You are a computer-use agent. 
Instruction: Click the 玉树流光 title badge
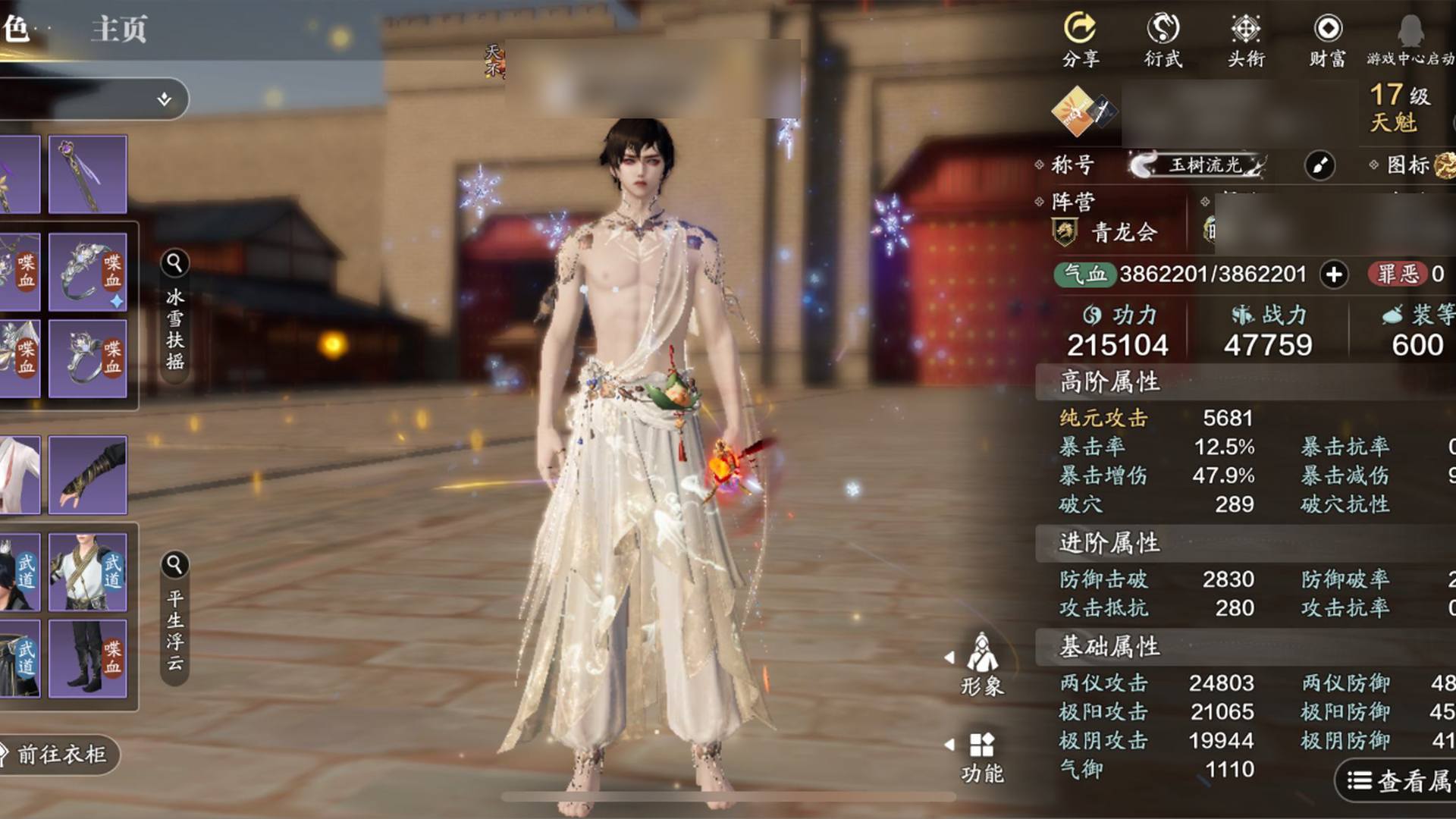coord(1198,165)
